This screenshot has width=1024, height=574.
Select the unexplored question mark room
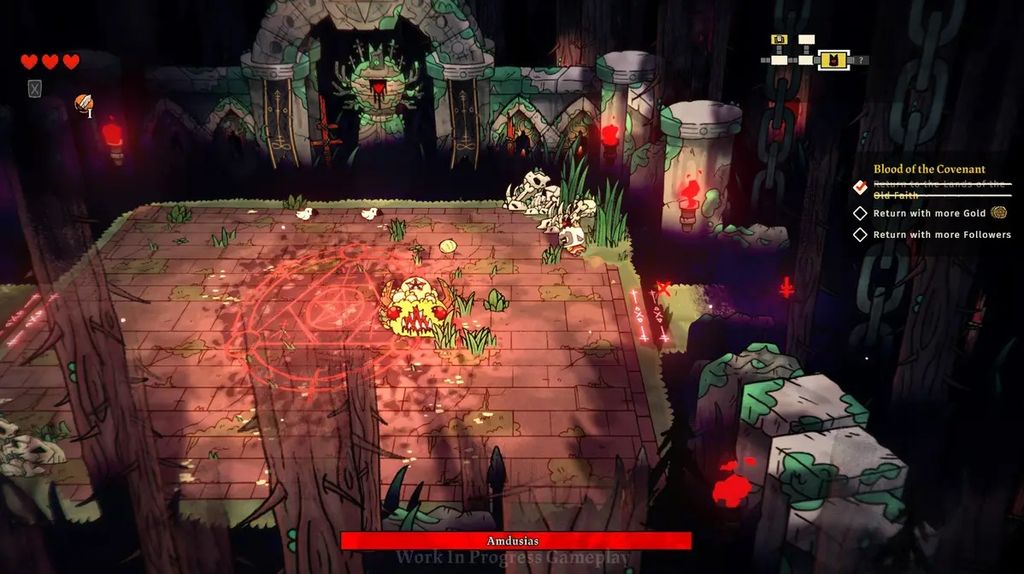click(863, 60)
